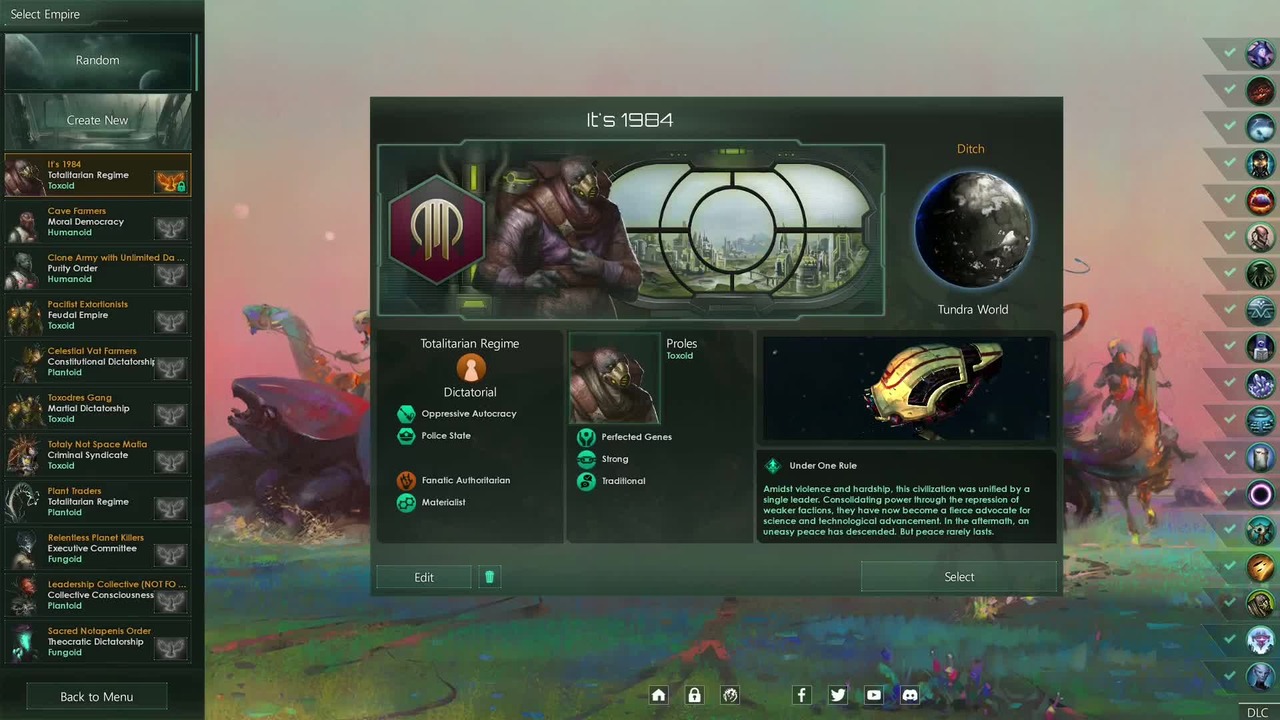Choose the Random empire option
Screen dimensions: 1280x720
[x=97, y=60]
